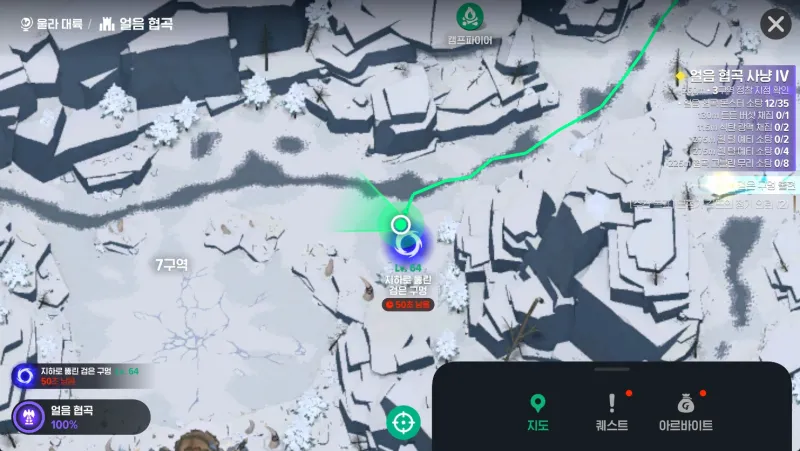800x451 pixels.
Task: Select the black hole dungeon map marker
Action: click(407, 243)
